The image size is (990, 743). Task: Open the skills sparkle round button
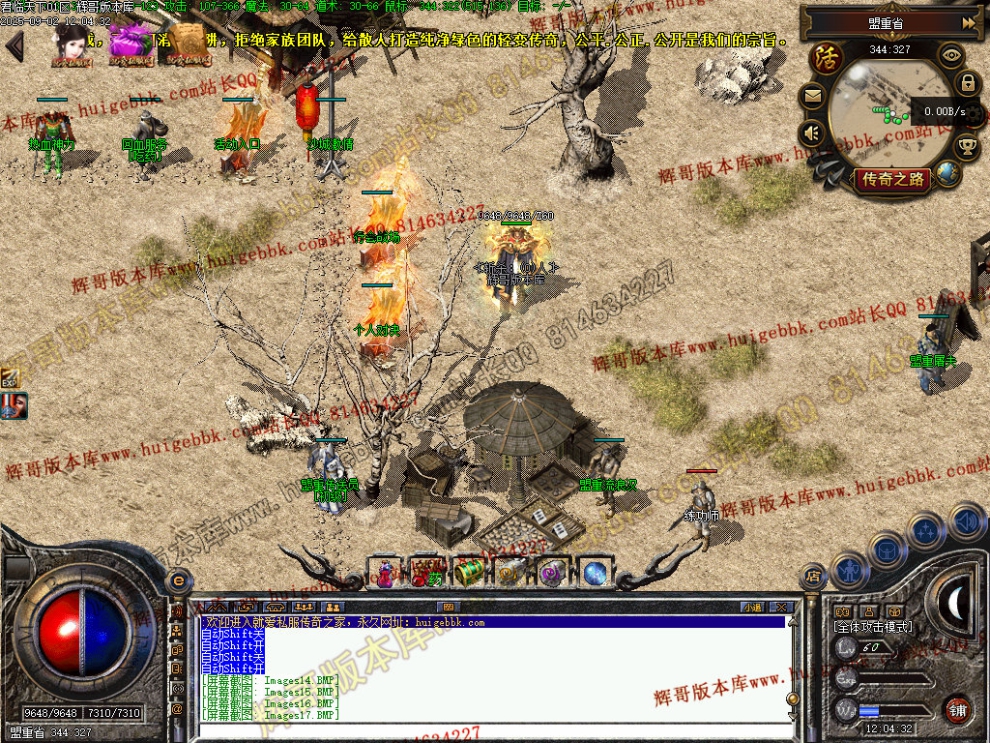(926, 531)
